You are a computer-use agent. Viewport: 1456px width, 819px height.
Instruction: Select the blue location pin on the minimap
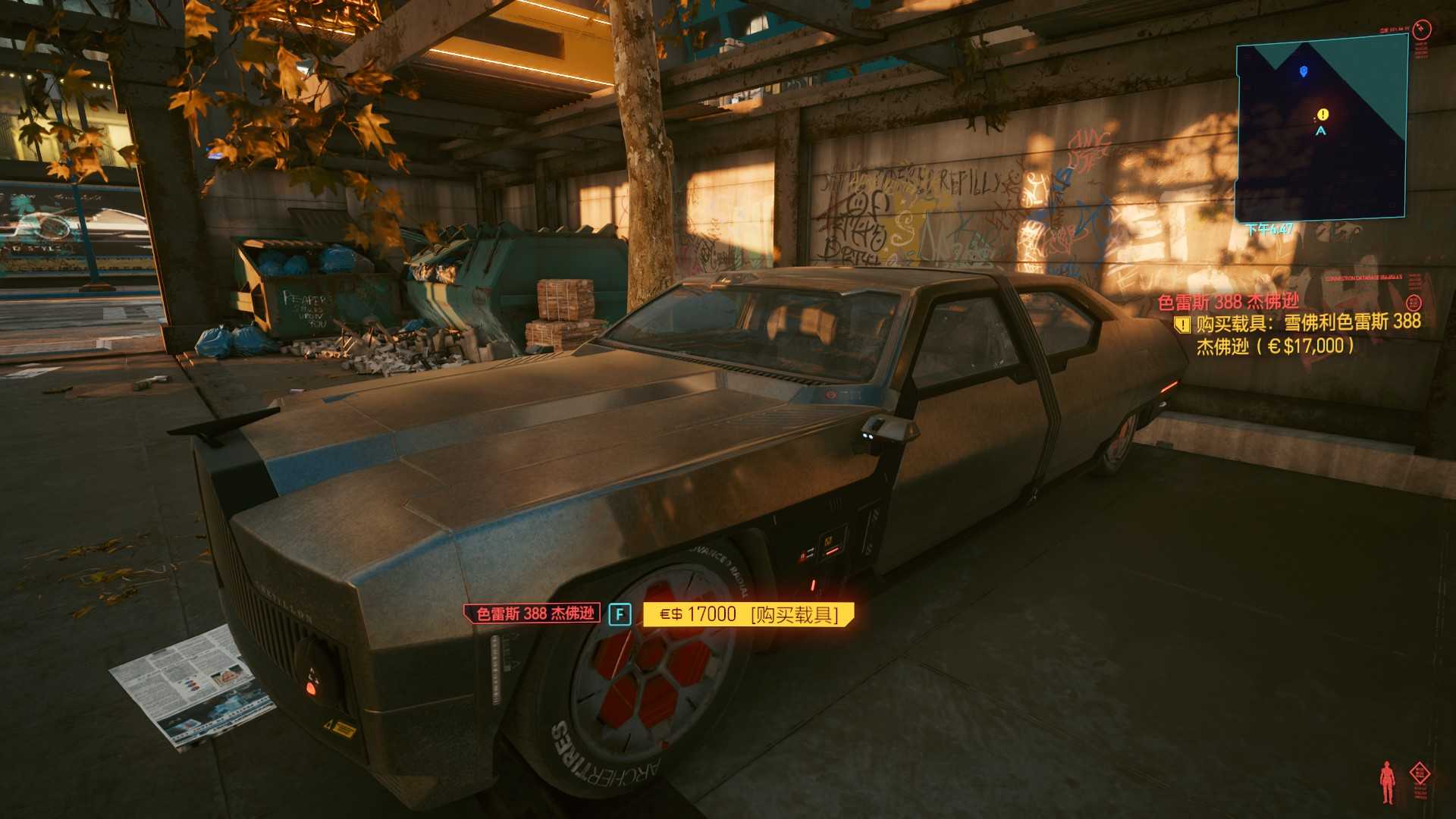point(1304,71)
